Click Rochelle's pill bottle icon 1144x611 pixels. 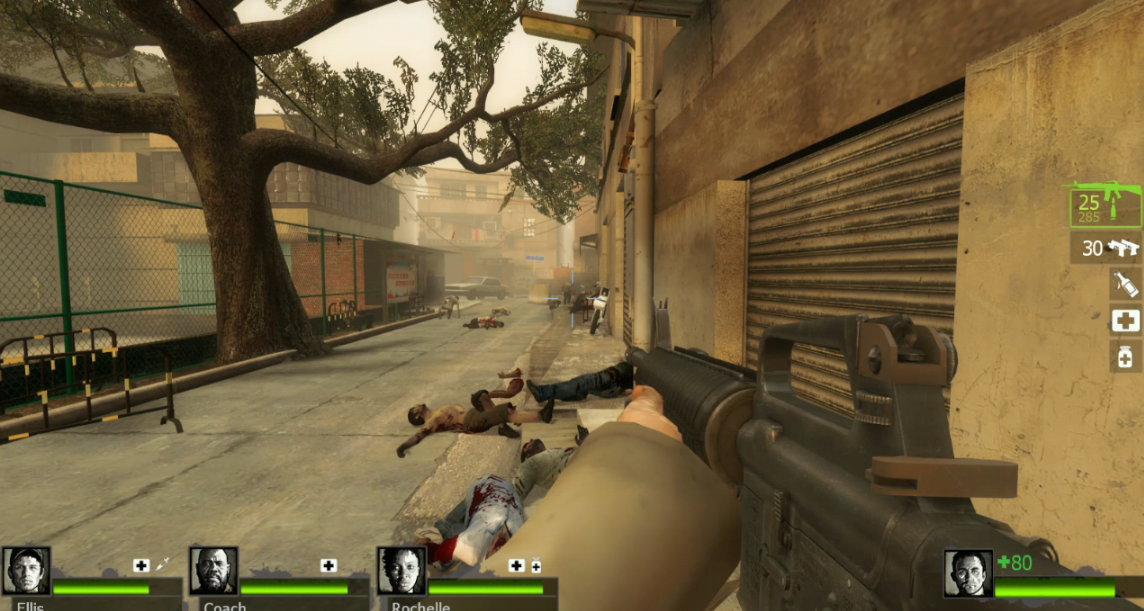coord(536,567)
